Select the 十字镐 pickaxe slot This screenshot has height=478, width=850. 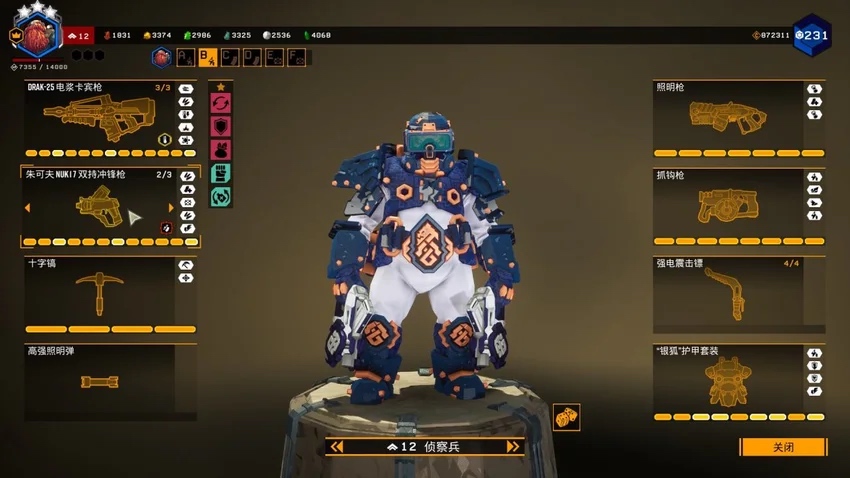(95, 289)
